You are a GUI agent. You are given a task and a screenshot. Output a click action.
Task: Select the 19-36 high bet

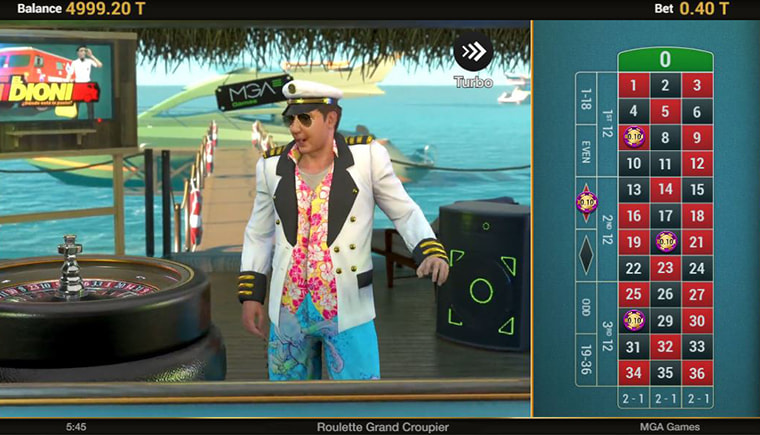(x=586, y=358)
